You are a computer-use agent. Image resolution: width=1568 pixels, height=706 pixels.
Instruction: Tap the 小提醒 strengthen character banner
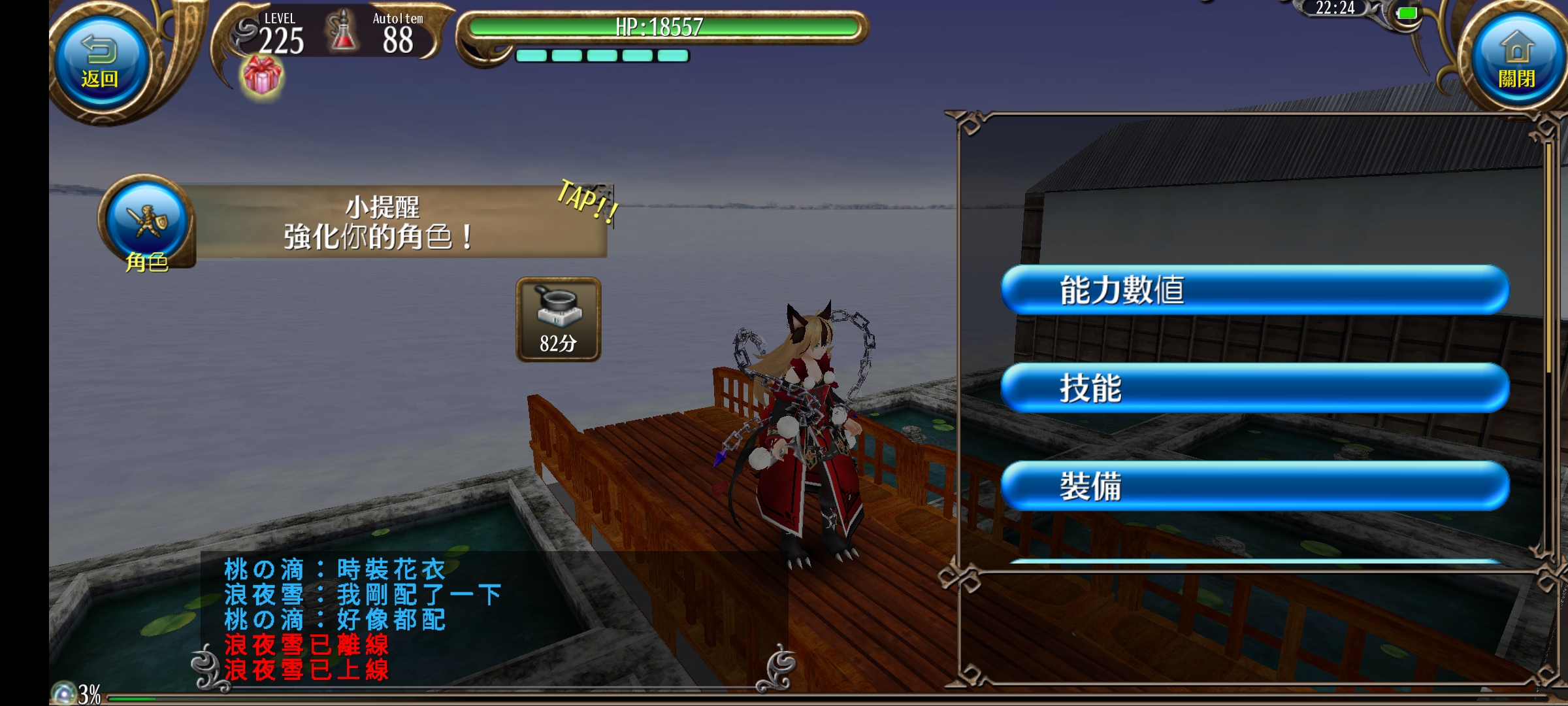point(399,222)
